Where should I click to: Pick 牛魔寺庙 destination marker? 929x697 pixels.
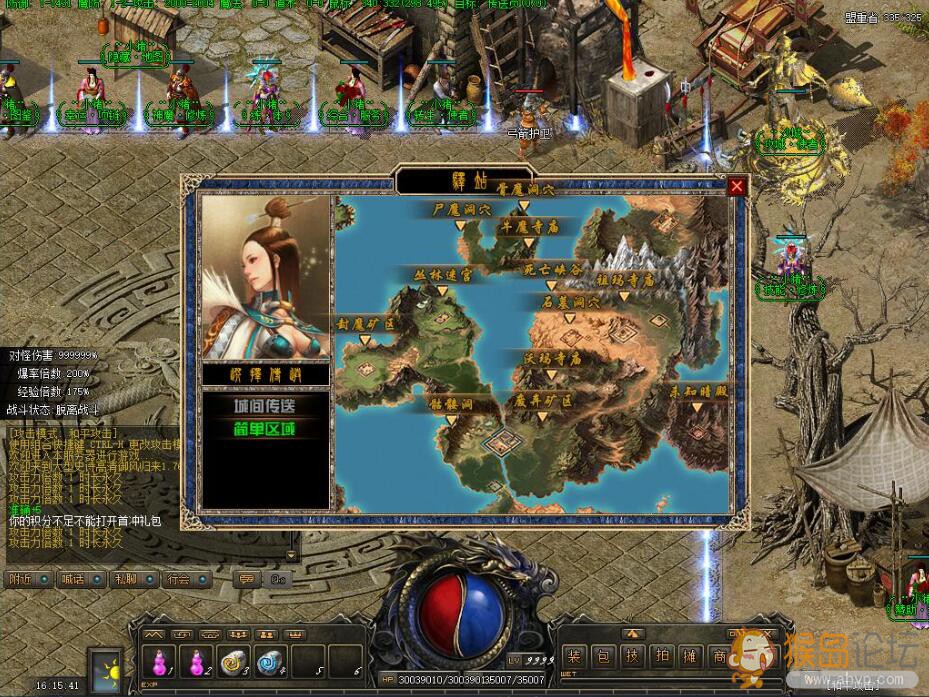click(529, 227)
